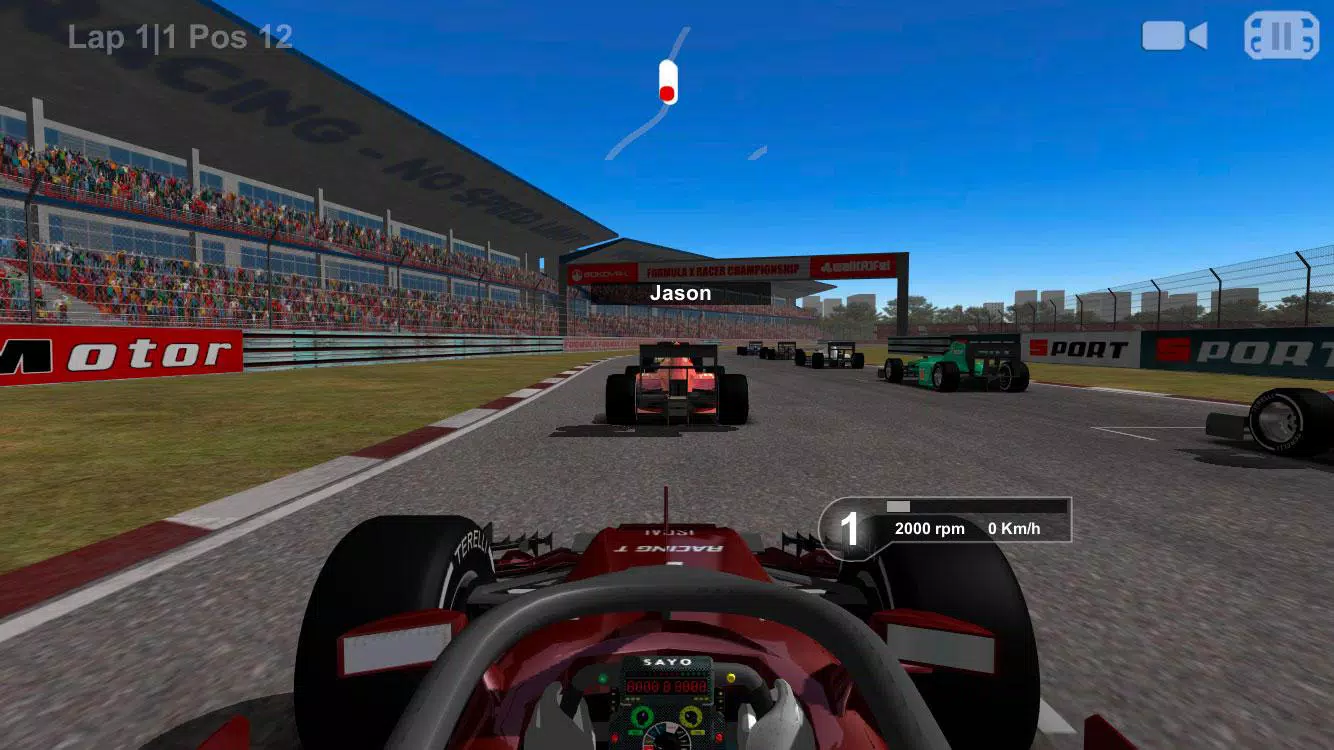Toggle the green indicator light on the wheel
This screenshot has height=750, width=1334.
click(603, 677)
